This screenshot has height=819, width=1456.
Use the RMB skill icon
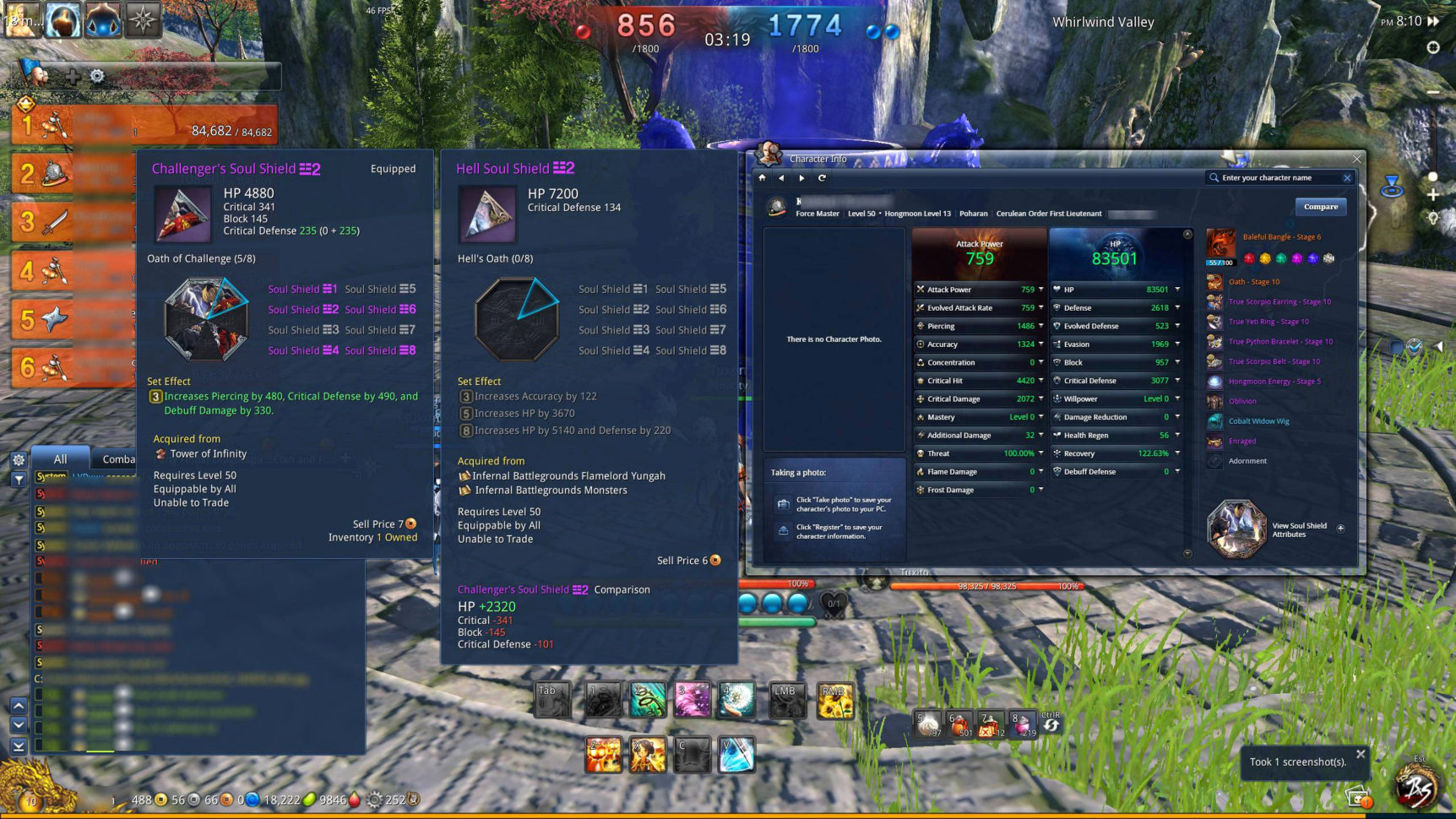(834, 701)
